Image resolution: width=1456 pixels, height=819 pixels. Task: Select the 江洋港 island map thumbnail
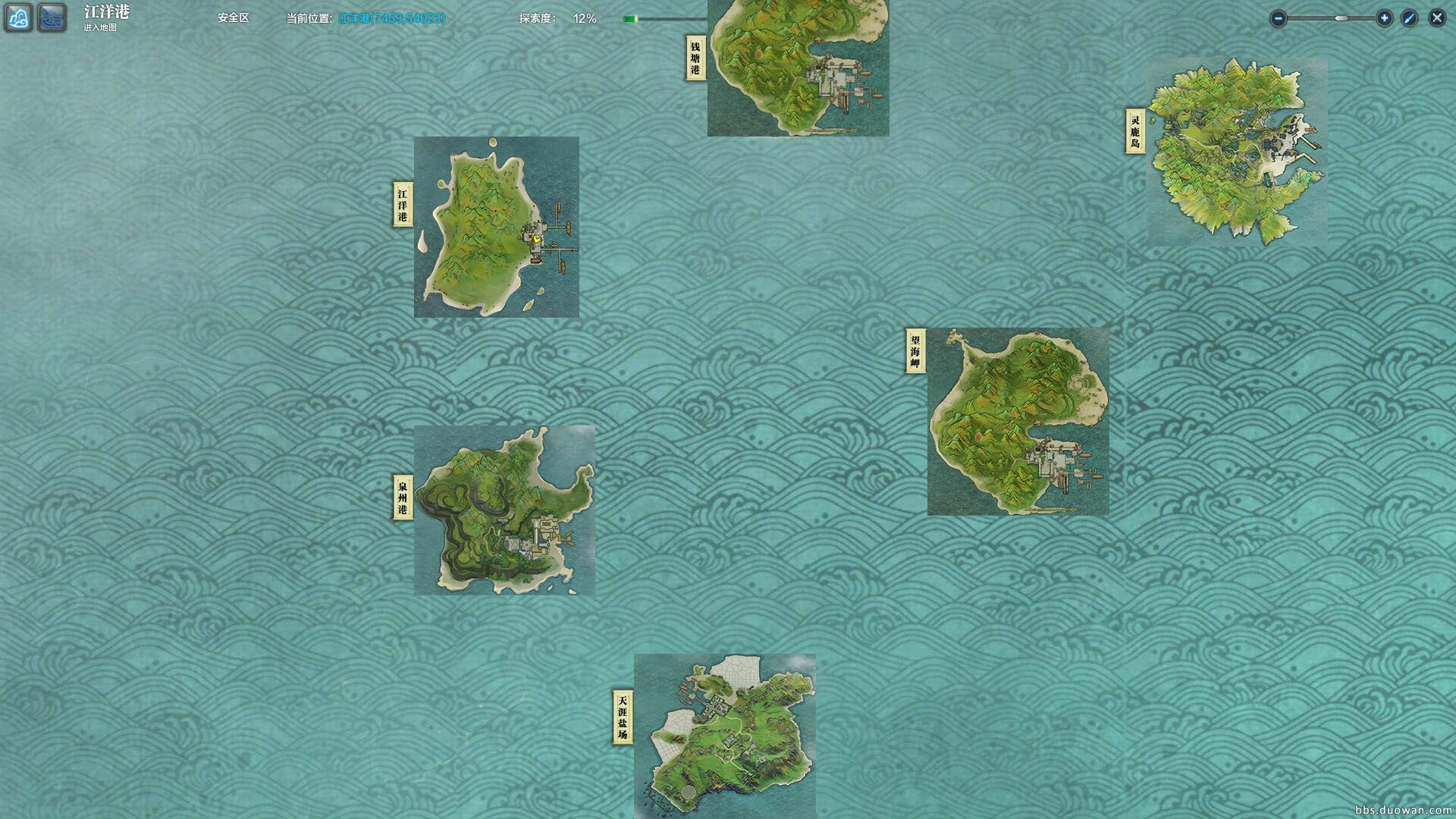(x=497, y=227)
